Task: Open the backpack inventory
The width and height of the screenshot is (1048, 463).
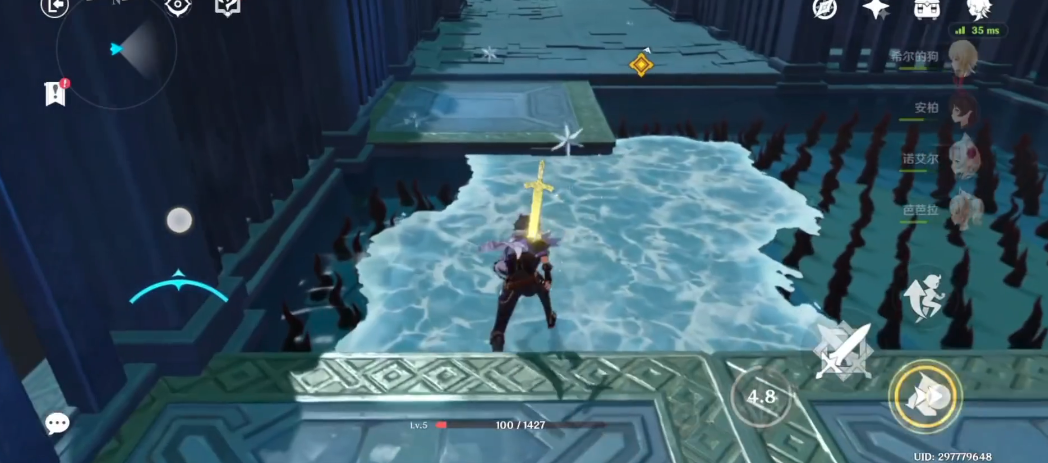Action: coord(927,8)
